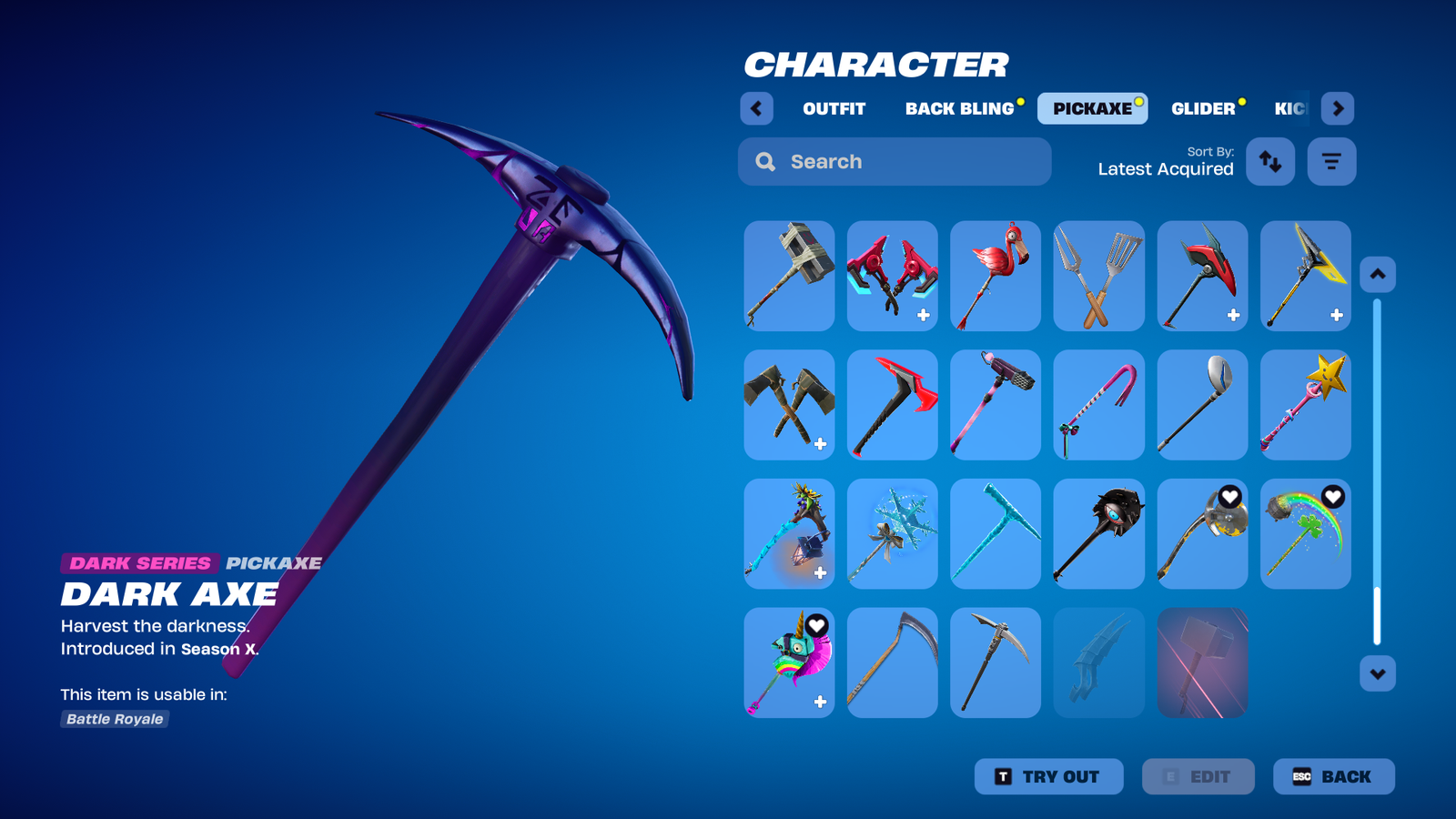The height and width of the screenshot is (819, 1456).
Task: Focus the Search field
Action: (x=895, y=162)
